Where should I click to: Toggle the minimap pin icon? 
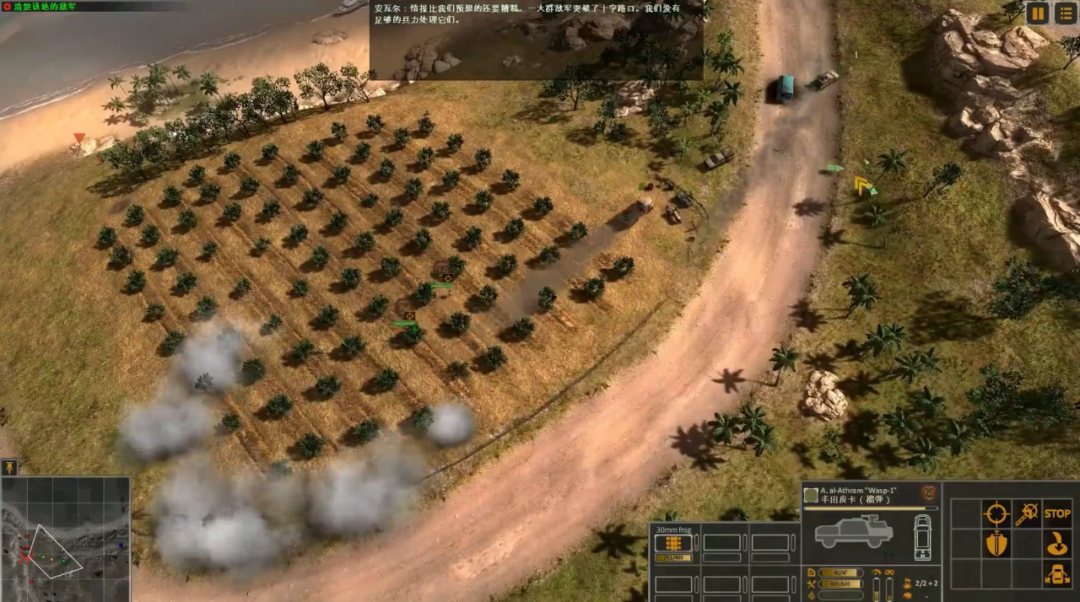coord(9,467)
